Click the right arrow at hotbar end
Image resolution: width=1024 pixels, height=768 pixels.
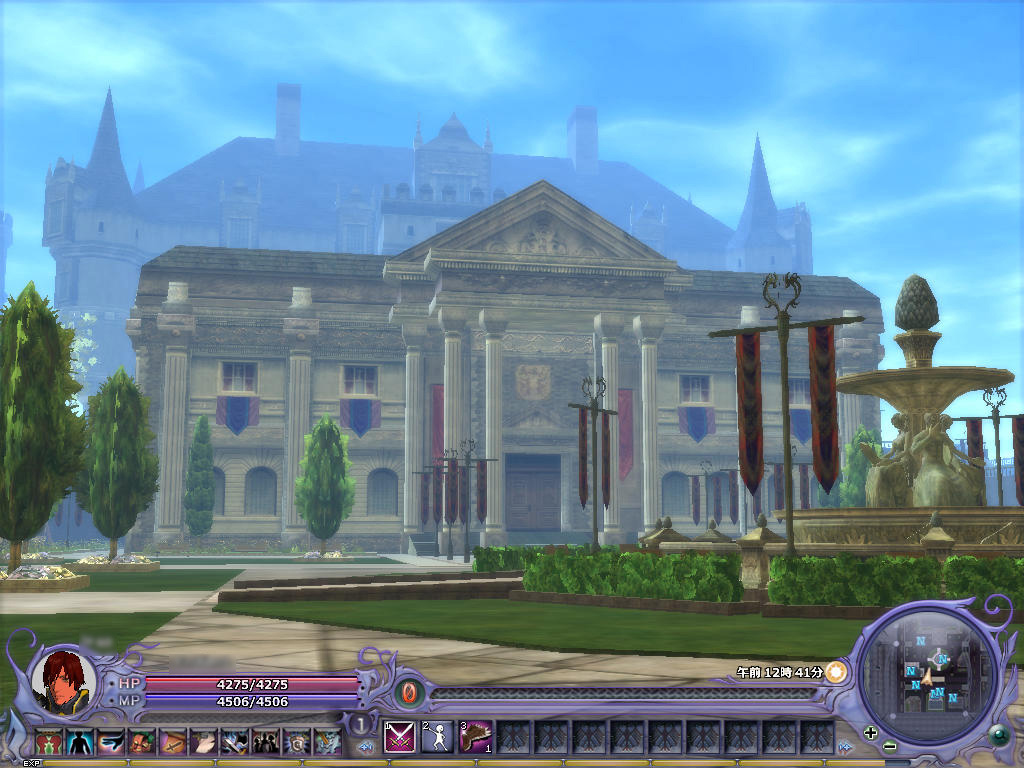846,746
